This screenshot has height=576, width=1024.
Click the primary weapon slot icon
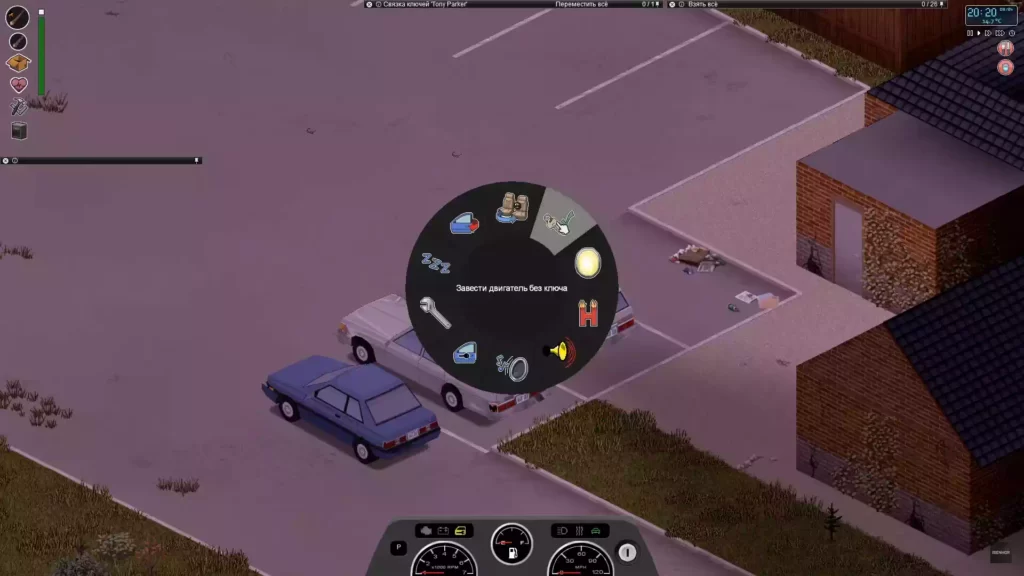coord(18,17)
